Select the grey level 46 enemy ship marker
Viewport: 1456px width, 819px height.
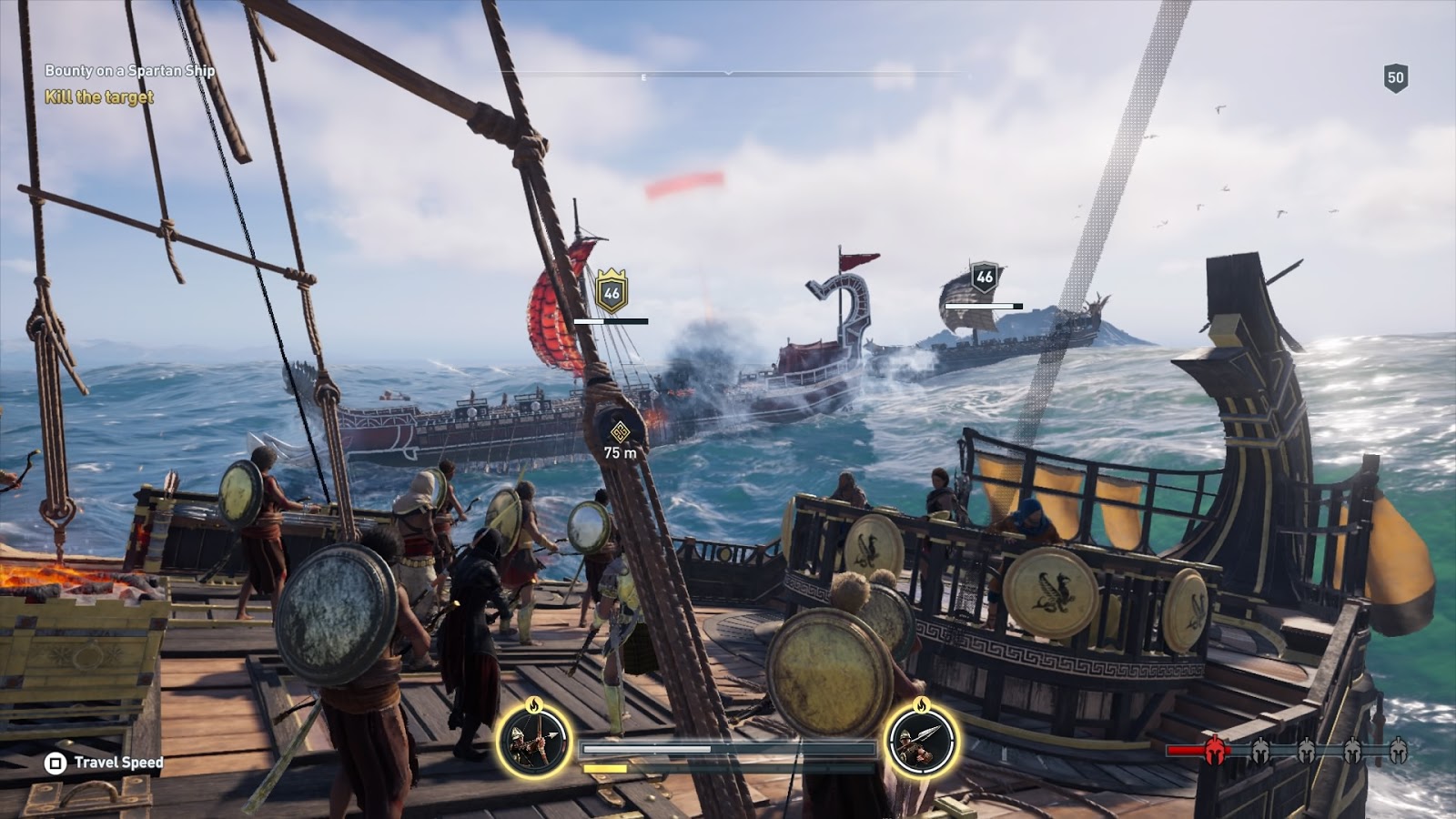pos(984,277)
